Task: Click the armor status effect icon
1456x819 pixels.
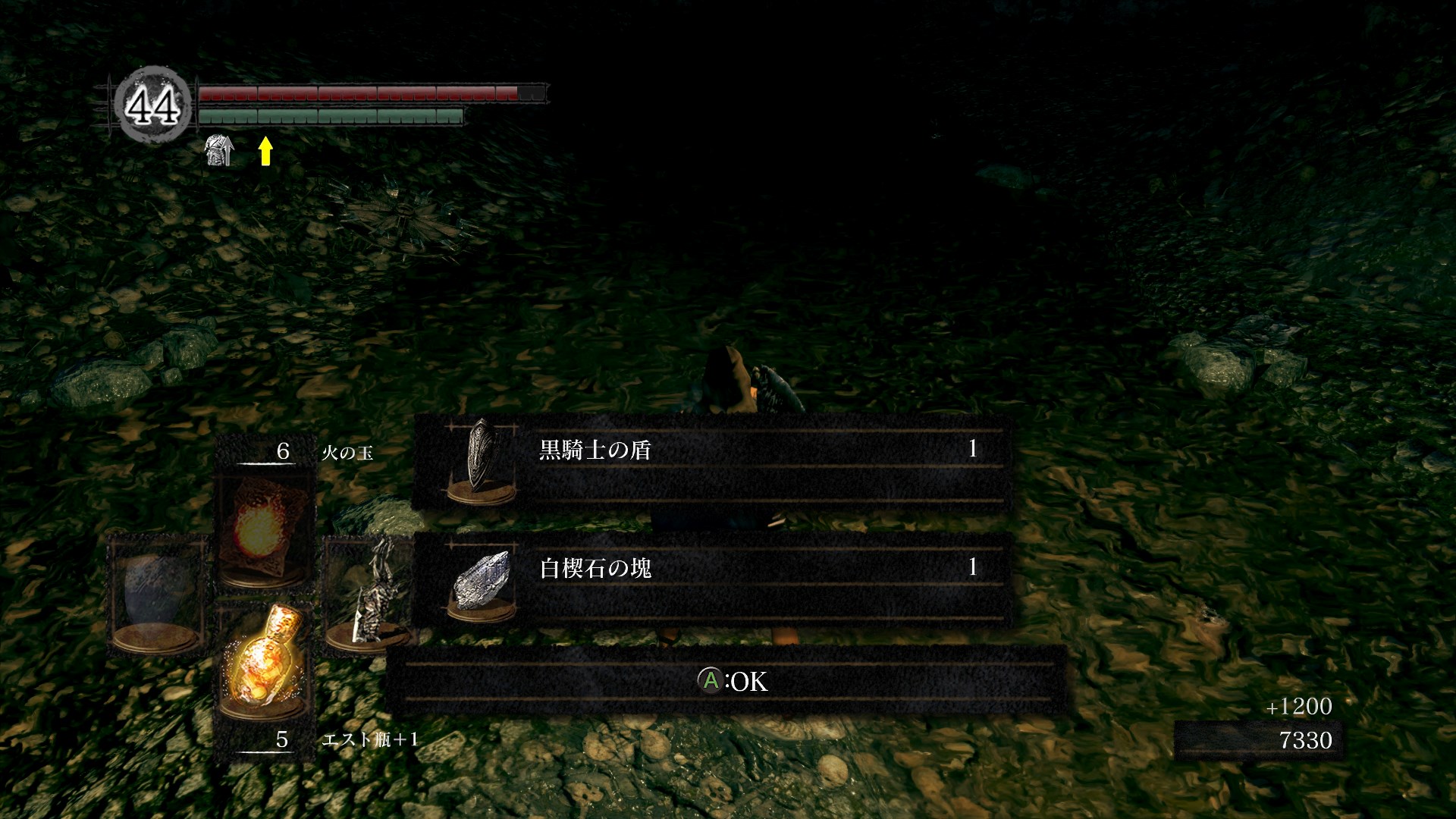Action: tap(220, 150)
